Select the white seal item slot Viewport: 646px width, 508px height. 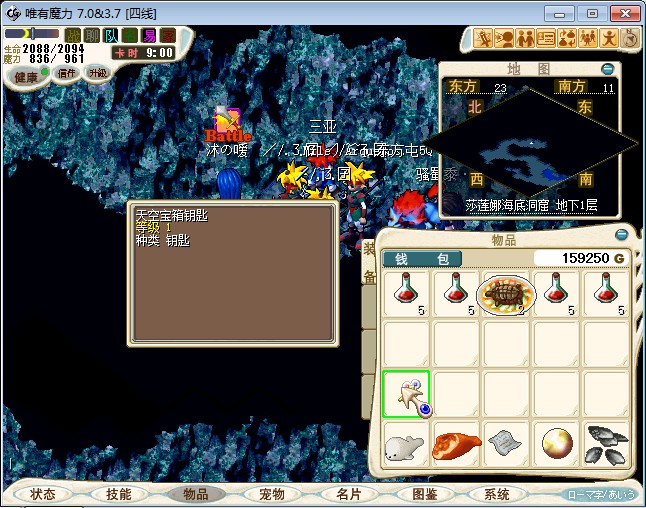pyautogui.click(x=406, y=444)
